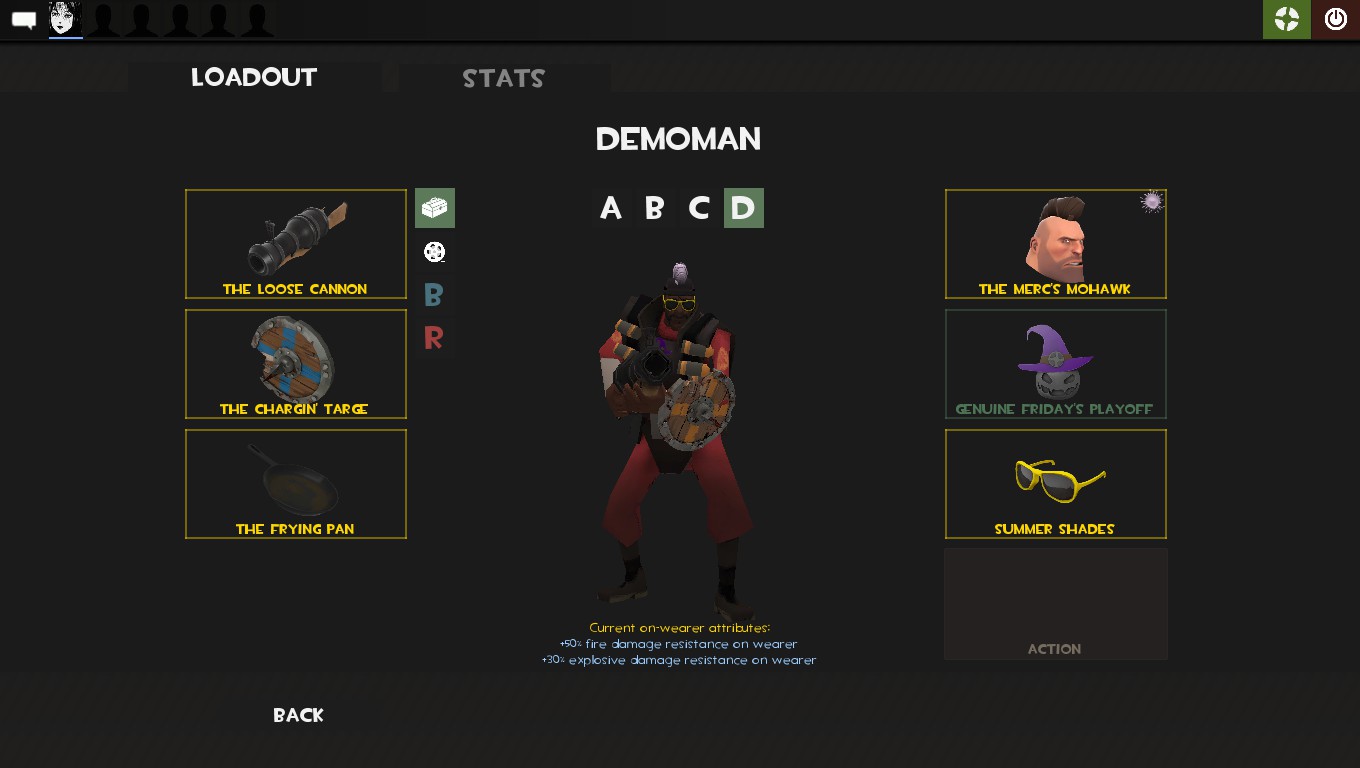Choose the Summer Shades cosmetic slot

[x=1056, y=484]
